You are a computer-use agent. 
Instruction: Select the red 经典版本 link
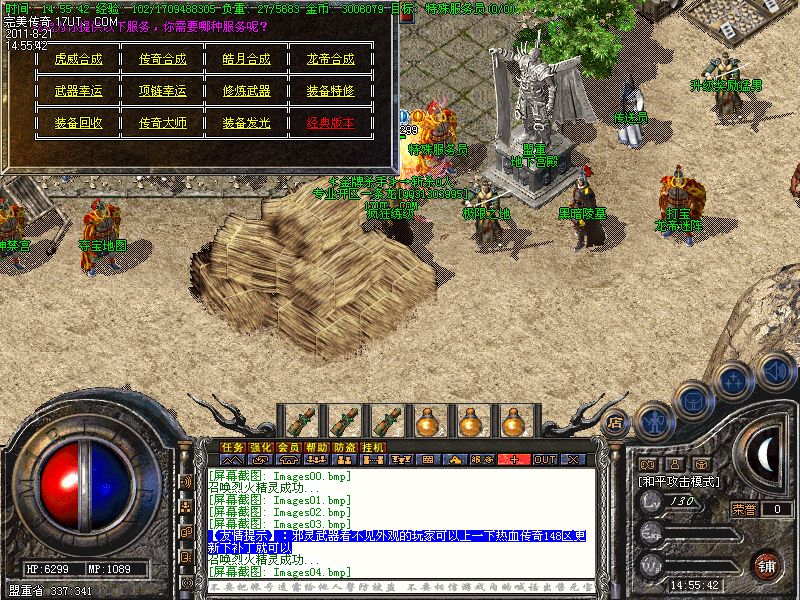pyautogui.click(x=330, y=123)
